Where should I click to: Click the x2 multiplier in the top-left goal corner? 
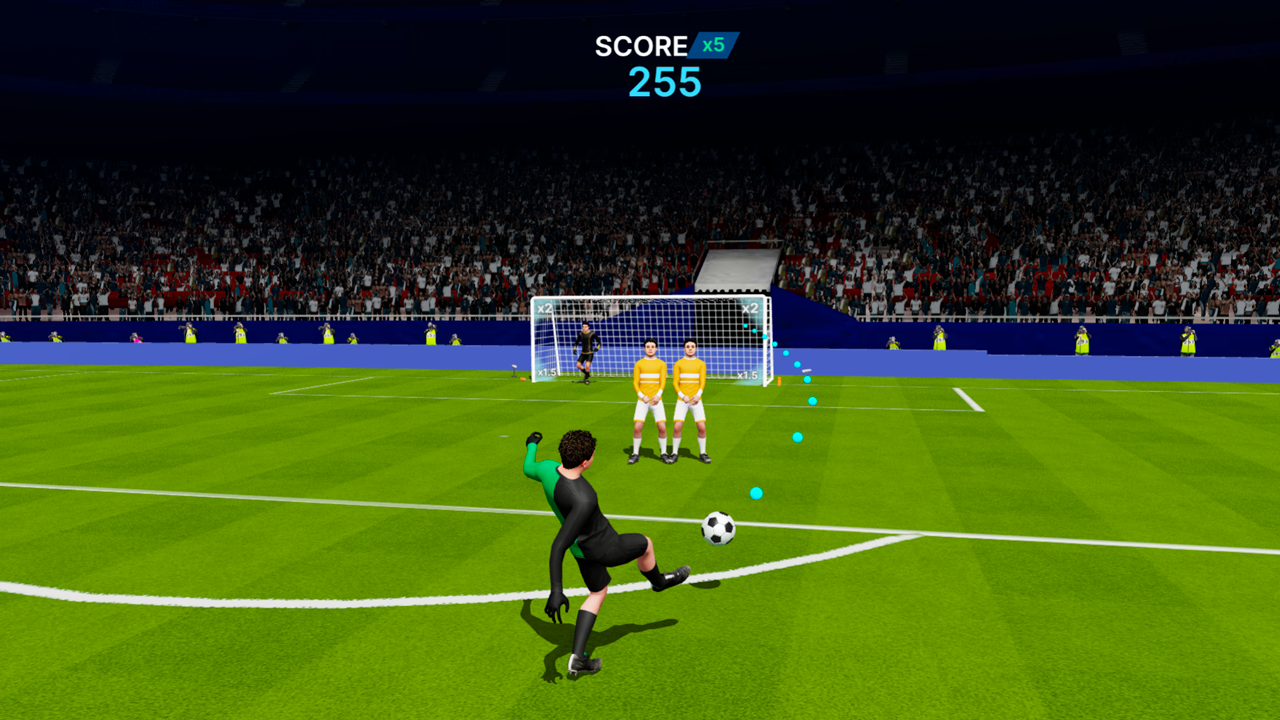point(545,309)
